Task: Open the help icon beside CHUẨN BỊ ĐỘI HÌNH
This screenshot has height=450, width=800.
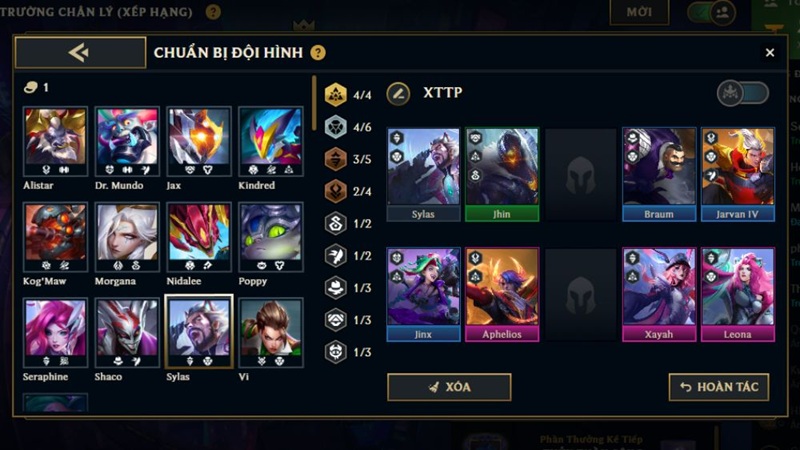Action: click(318, 53)
